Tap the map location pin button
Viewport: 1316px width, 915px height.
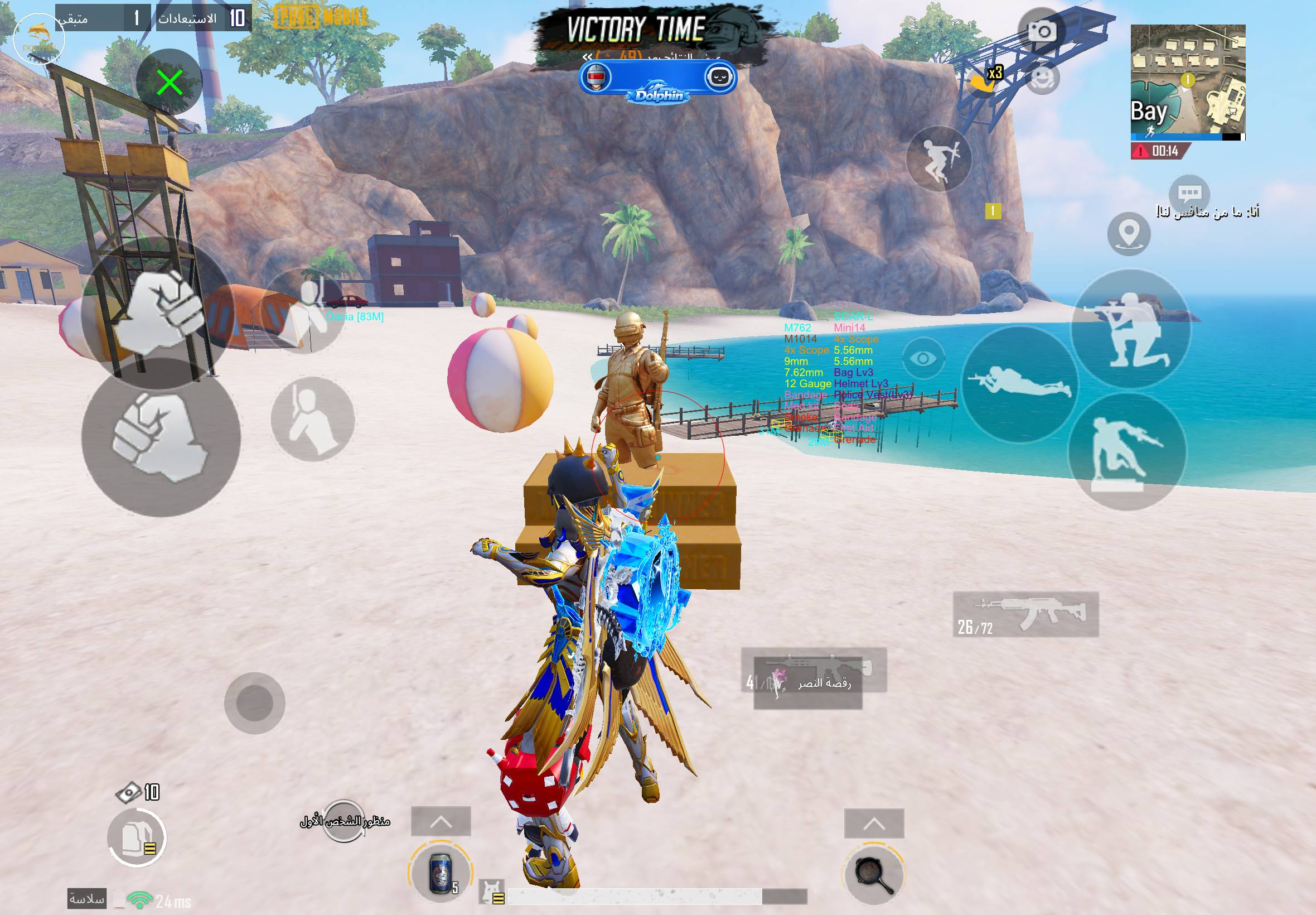(x=1129, y=233)
